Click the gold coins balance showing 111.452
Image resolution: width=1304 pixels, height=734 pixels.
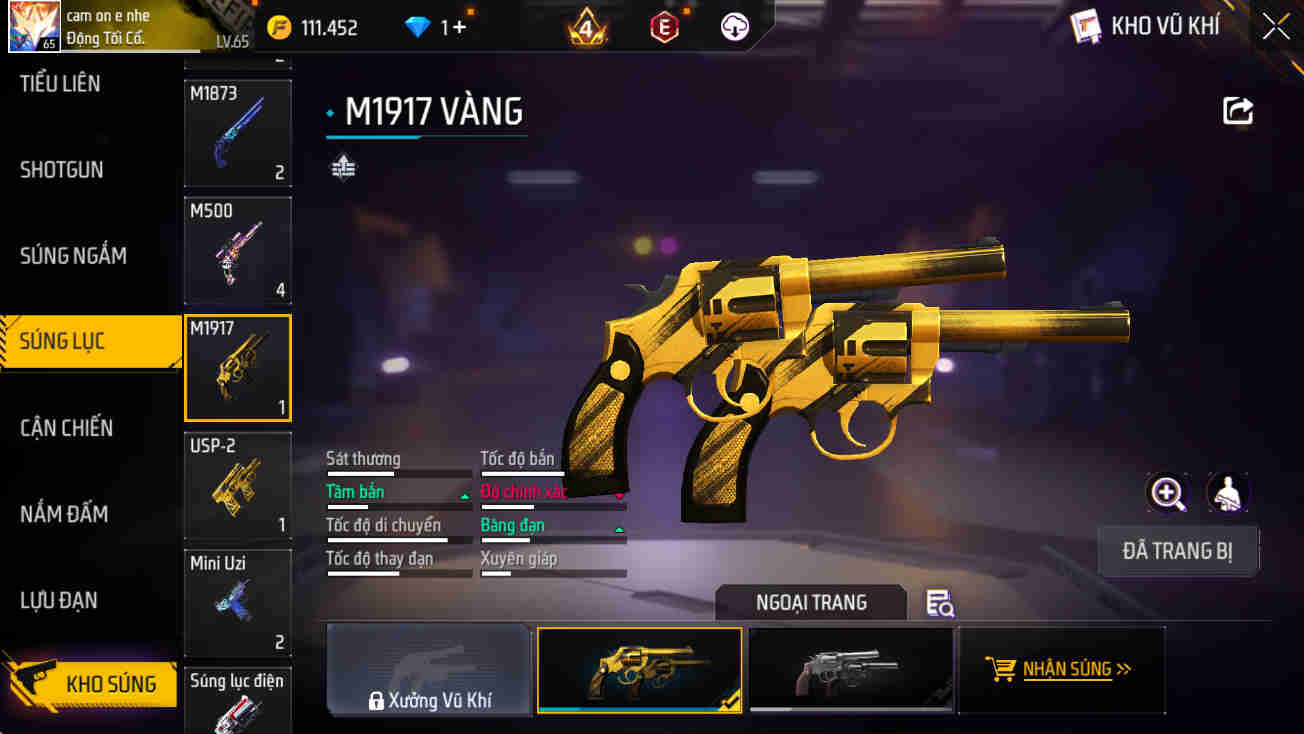click(310, 27)
